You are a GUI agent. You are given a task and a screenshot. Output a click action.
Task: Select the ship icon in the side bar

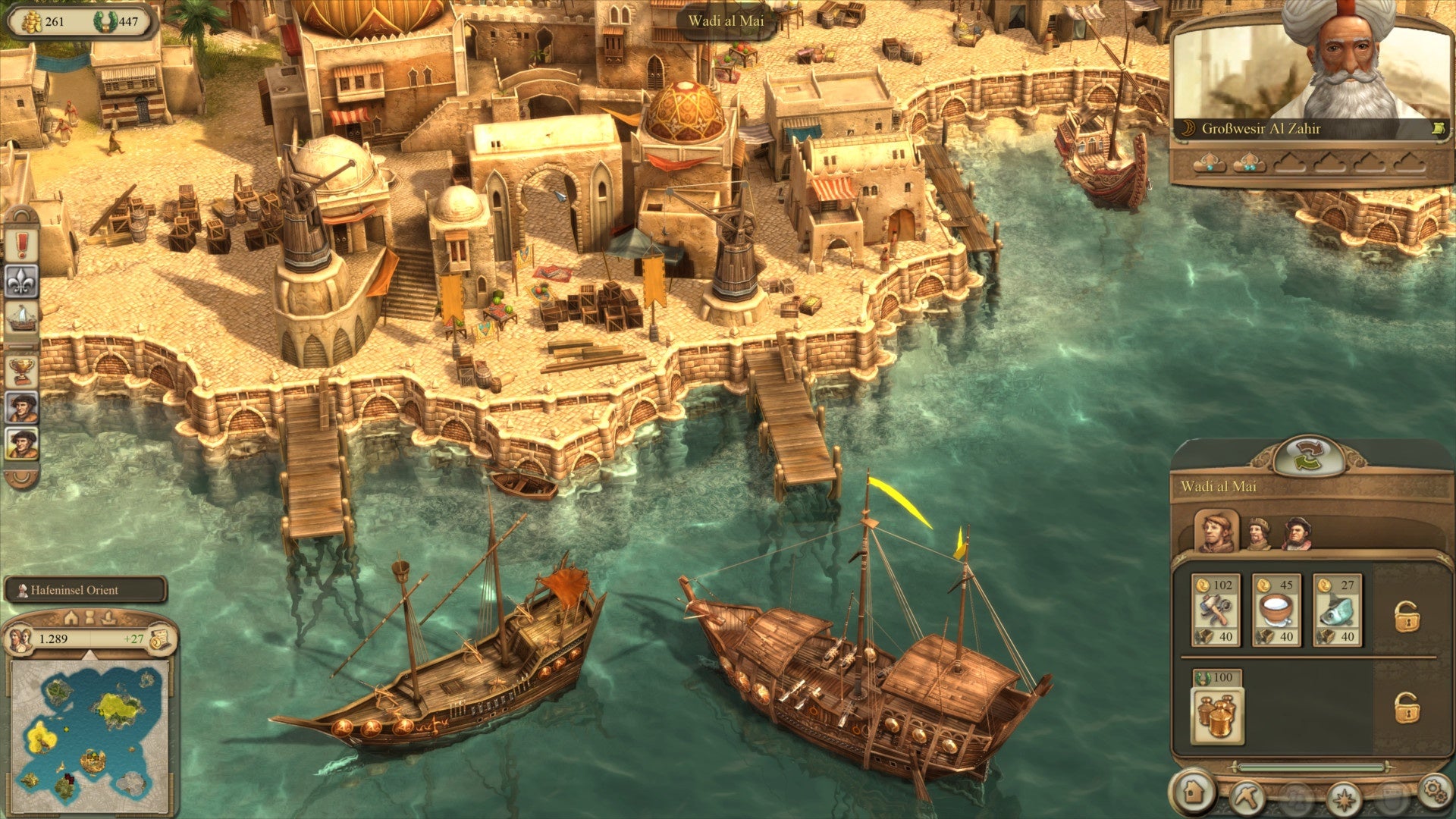click(22, 316)
